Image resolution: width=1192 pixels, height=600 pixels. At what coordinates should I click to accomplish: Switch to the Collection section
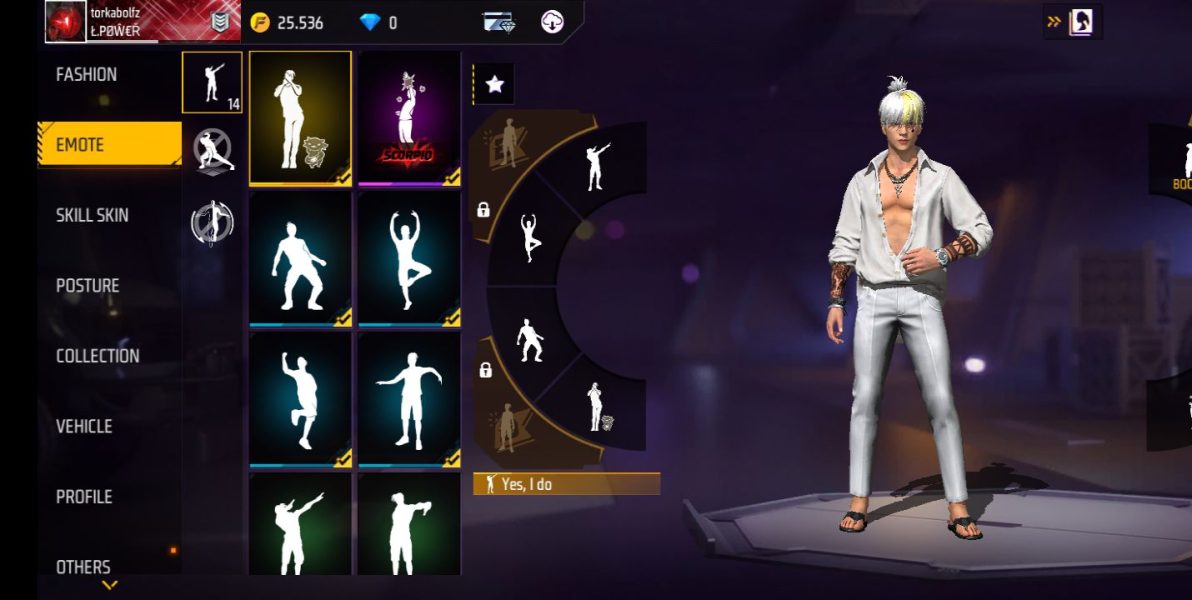click(98, 356)
